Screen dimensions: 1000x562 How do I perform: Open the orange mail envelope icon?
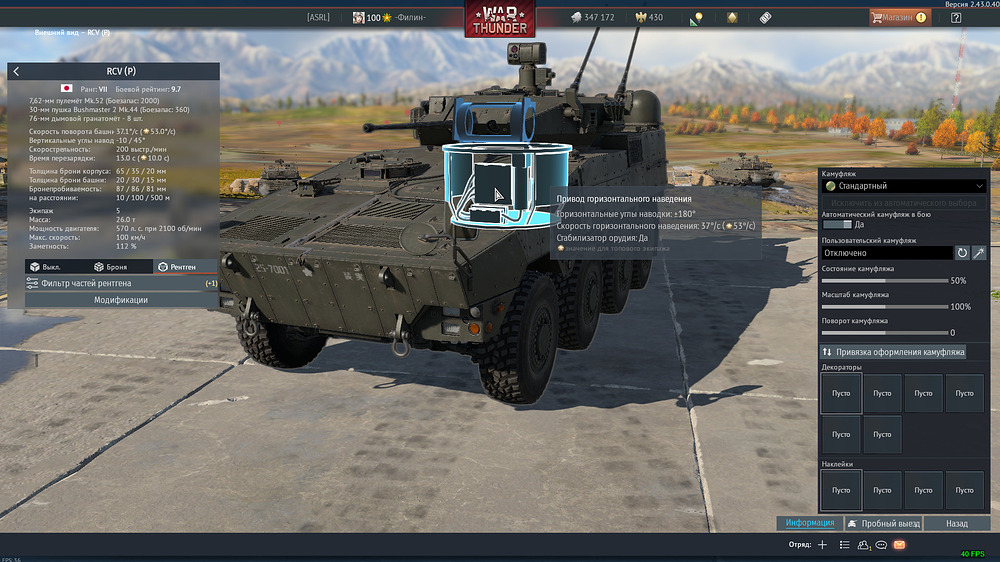(x=899, y=545)
